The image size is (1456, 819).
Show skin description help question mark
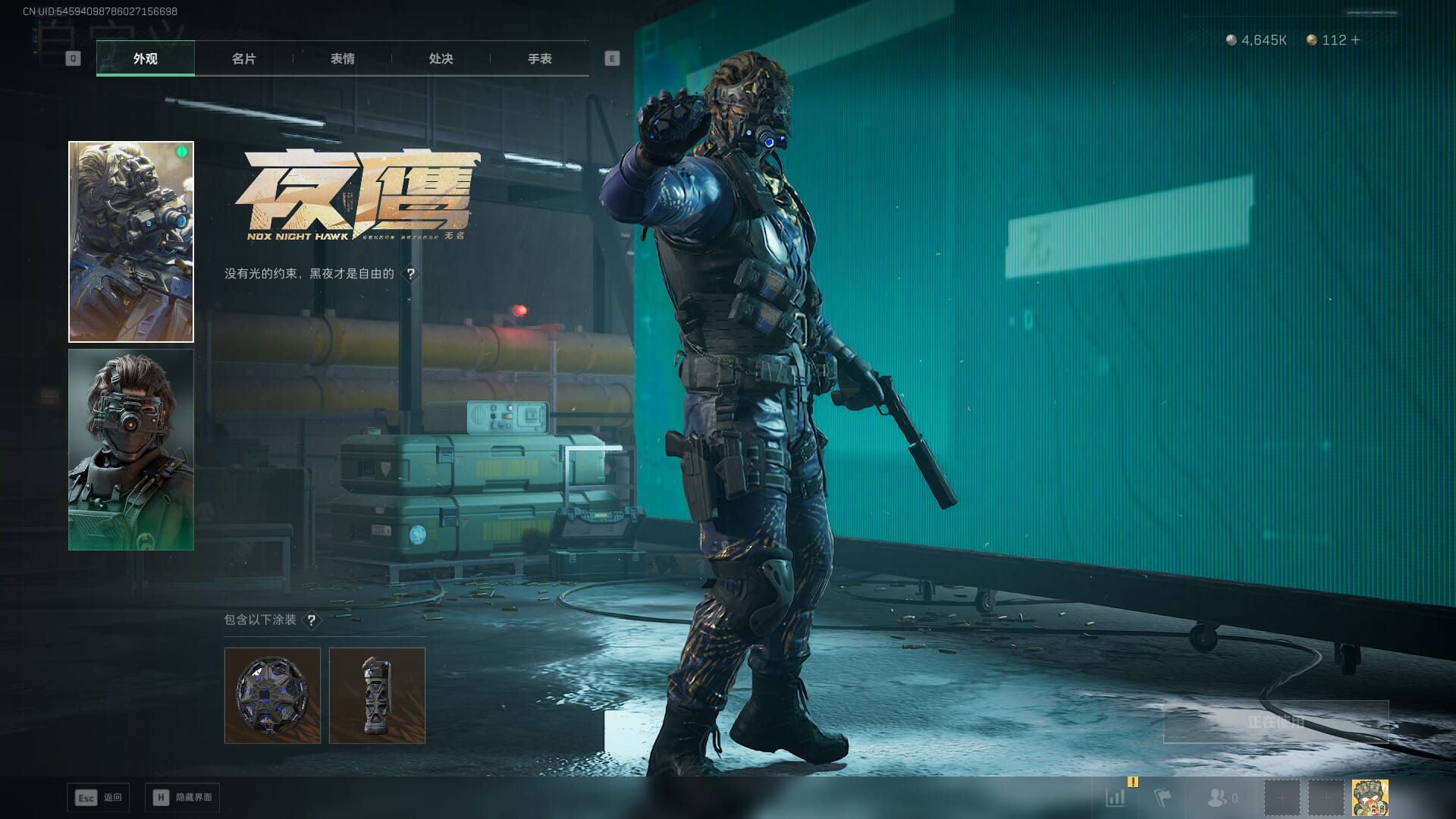click(410, 274)
